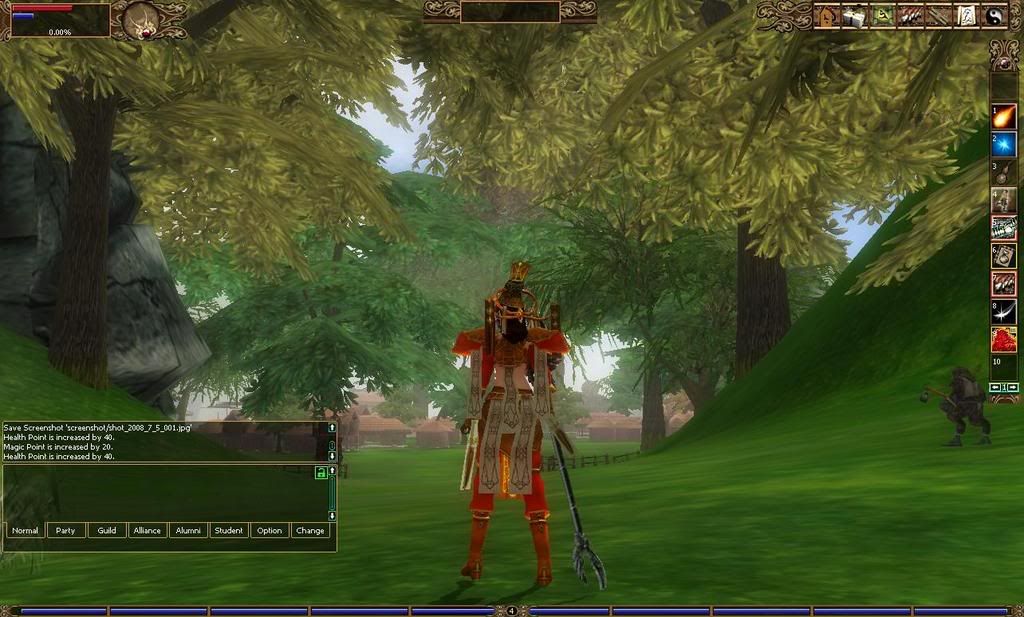Click the white box menu icon
The height and width of the screenshot is (617, 1024).
[854, 16]
